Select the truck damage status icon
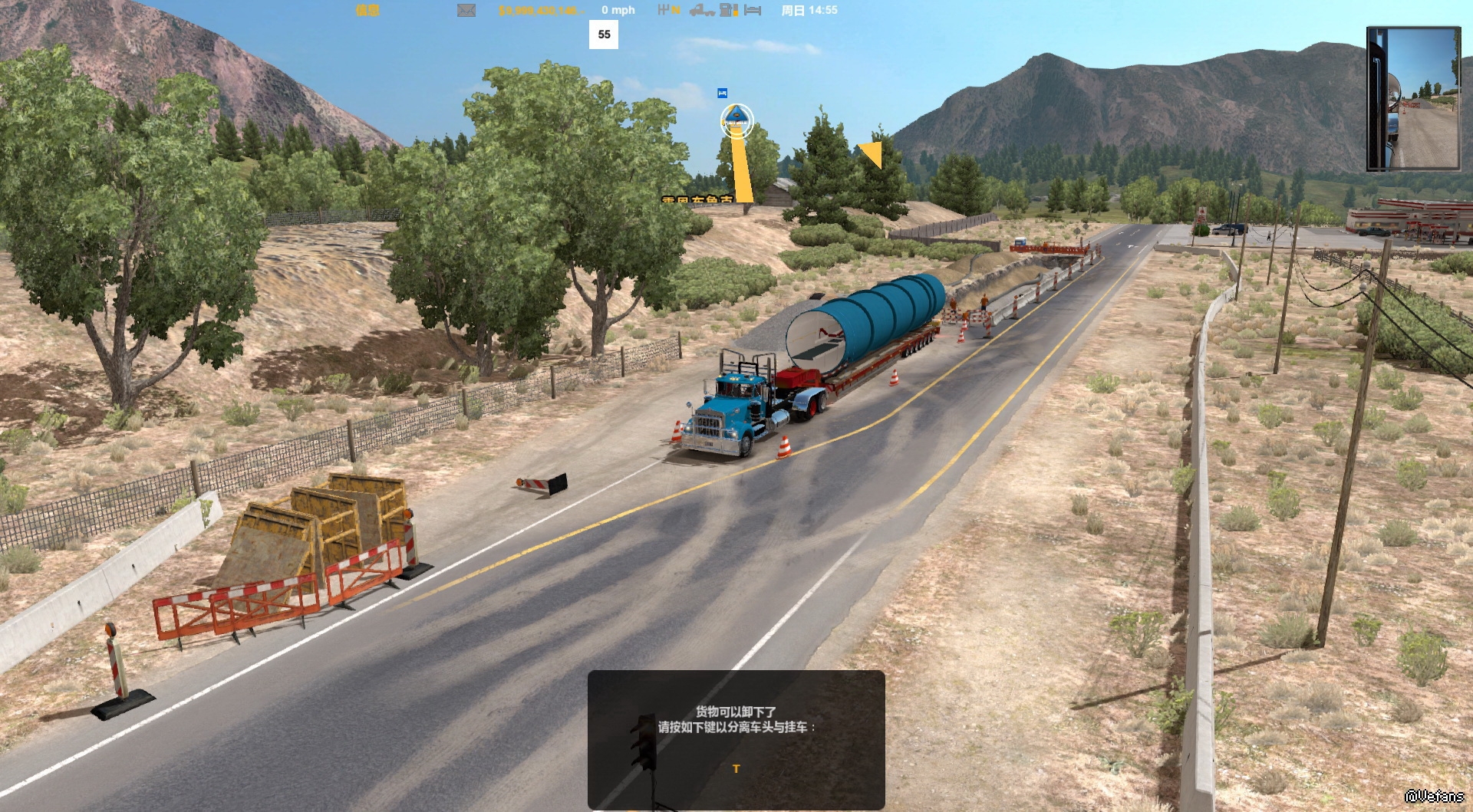This screenshot has height=812, width=1473. click(x=701, y=11)
